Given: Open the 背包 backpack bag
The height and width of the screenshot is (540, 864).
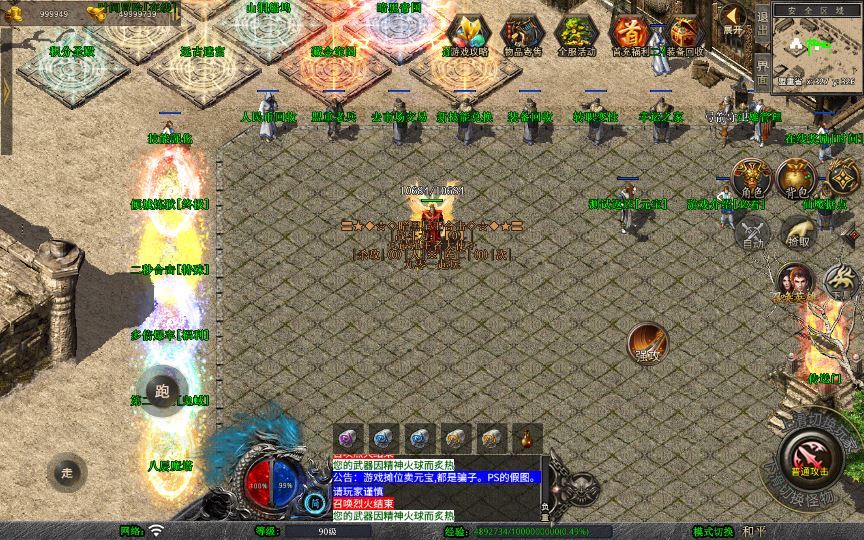Looking at the screenshot, I should click(x=796, y=178).
